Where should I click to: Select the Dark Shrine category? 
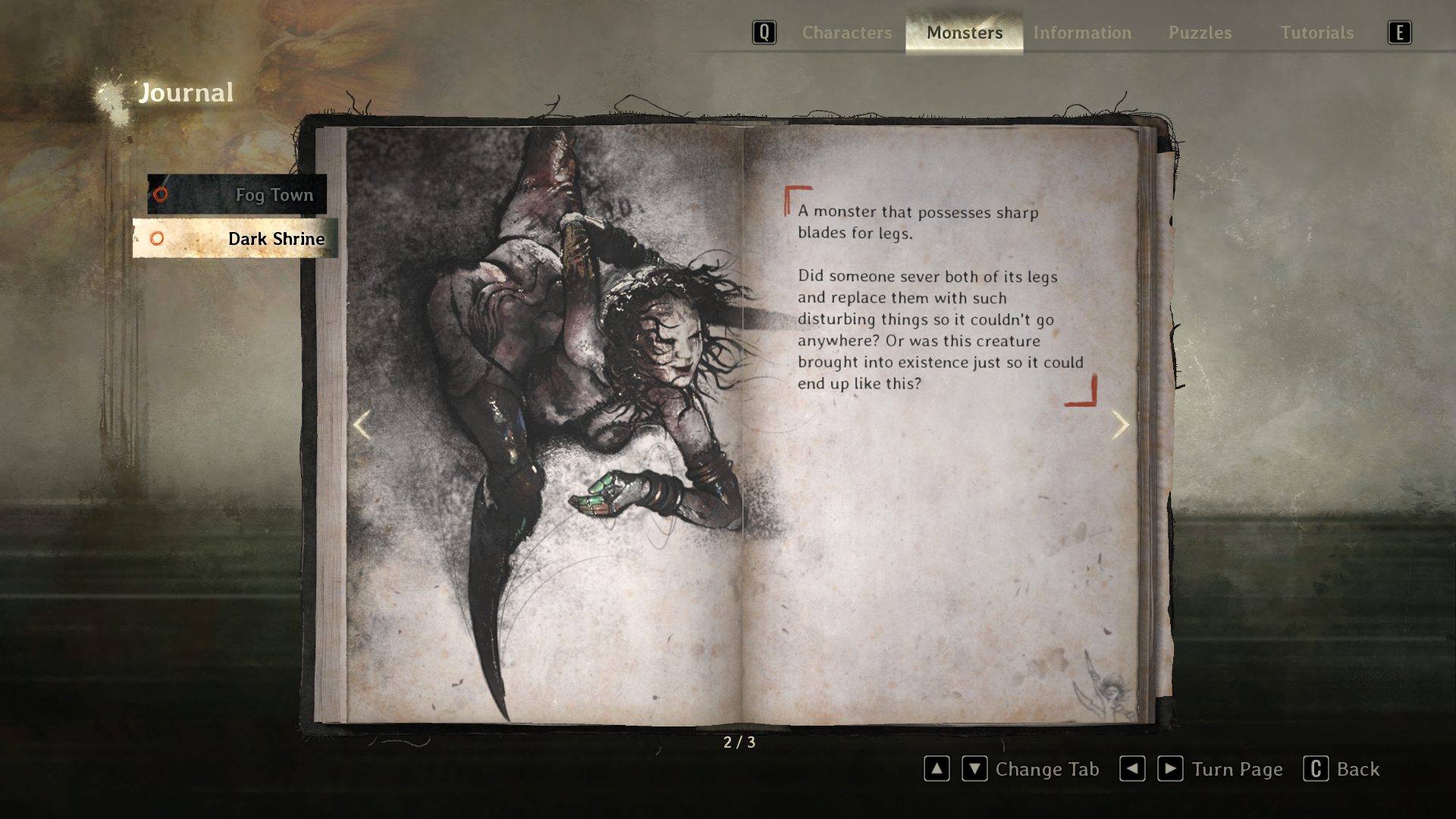236,239
